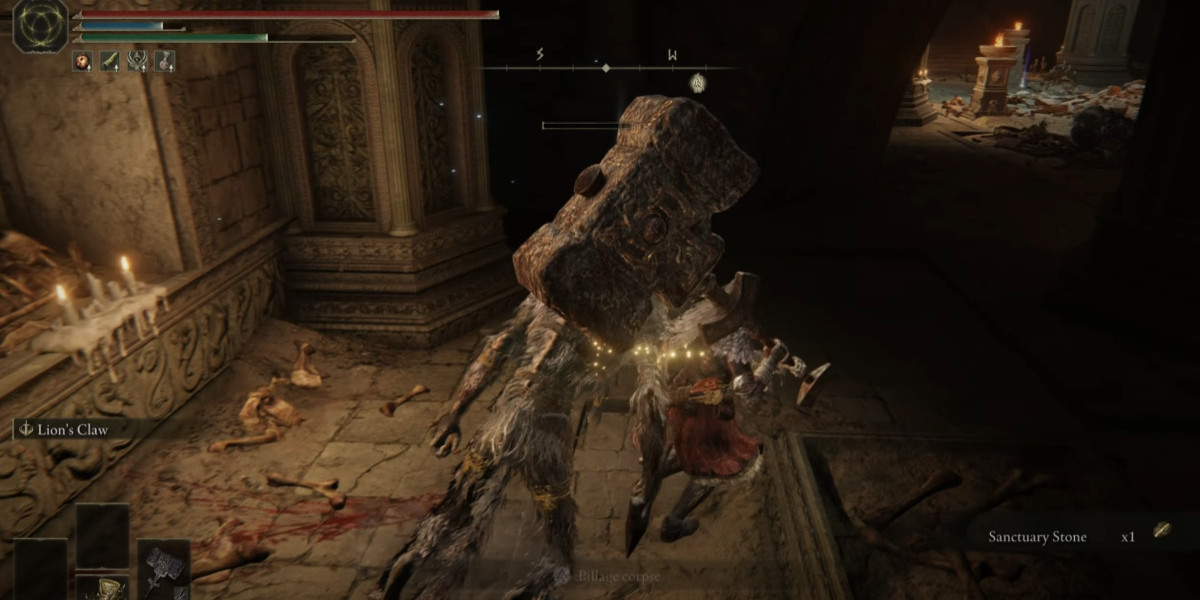Select the golden quick item slot

point(102,588)
